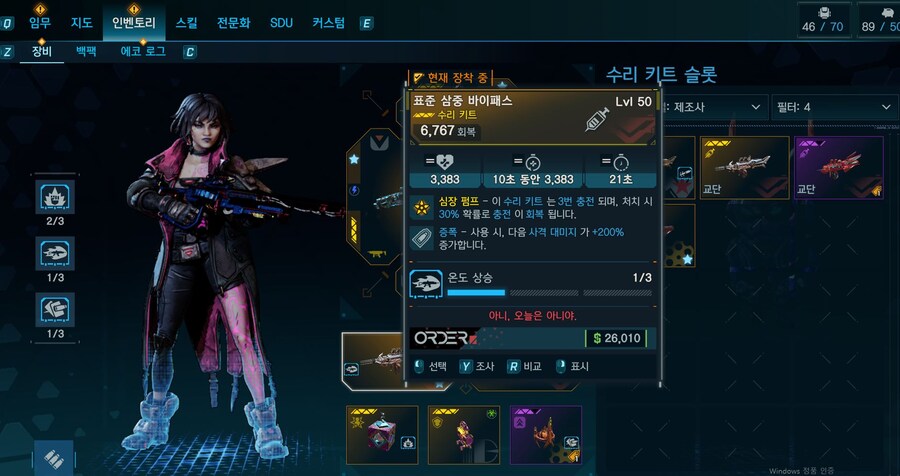900x476 pixels.
Task: Go to the 스킬 (Skills) tab
Action: 186,22
